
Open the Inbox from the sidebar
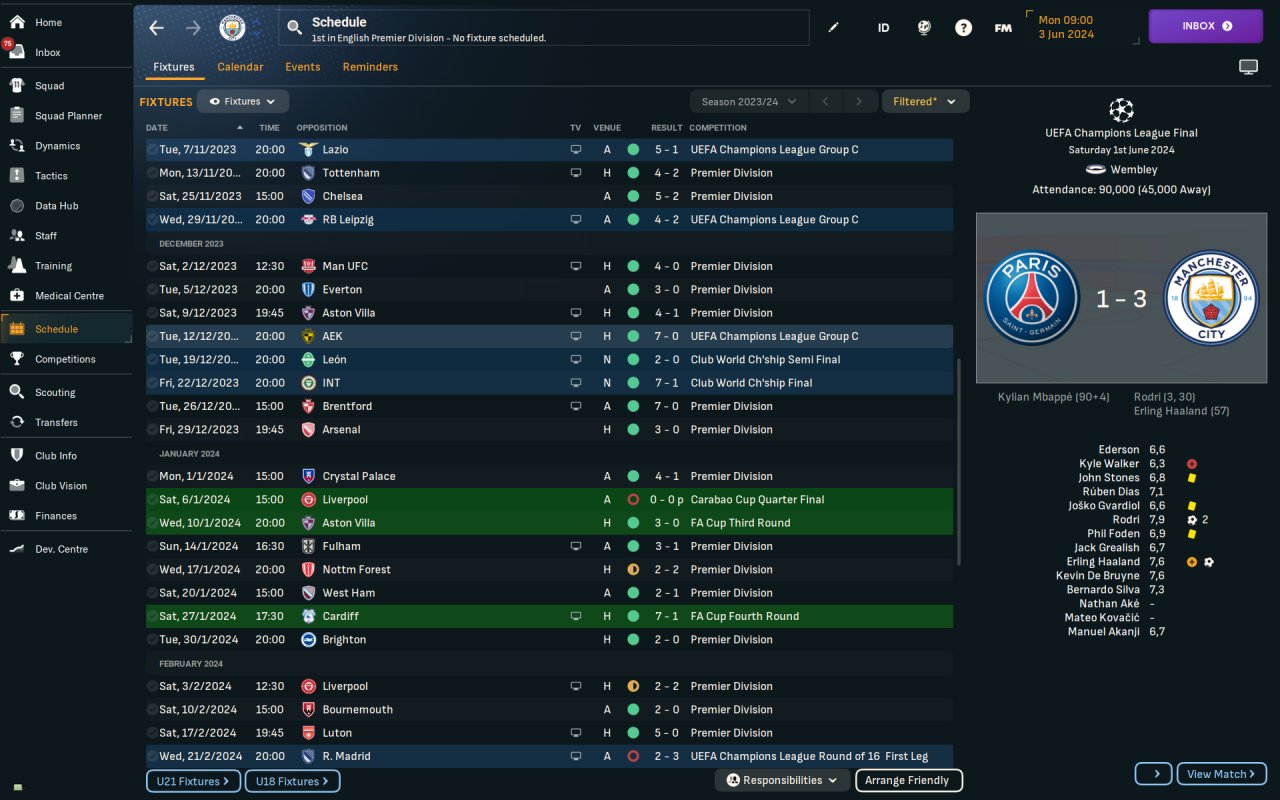pyautogui.click(x=47, y=52)
